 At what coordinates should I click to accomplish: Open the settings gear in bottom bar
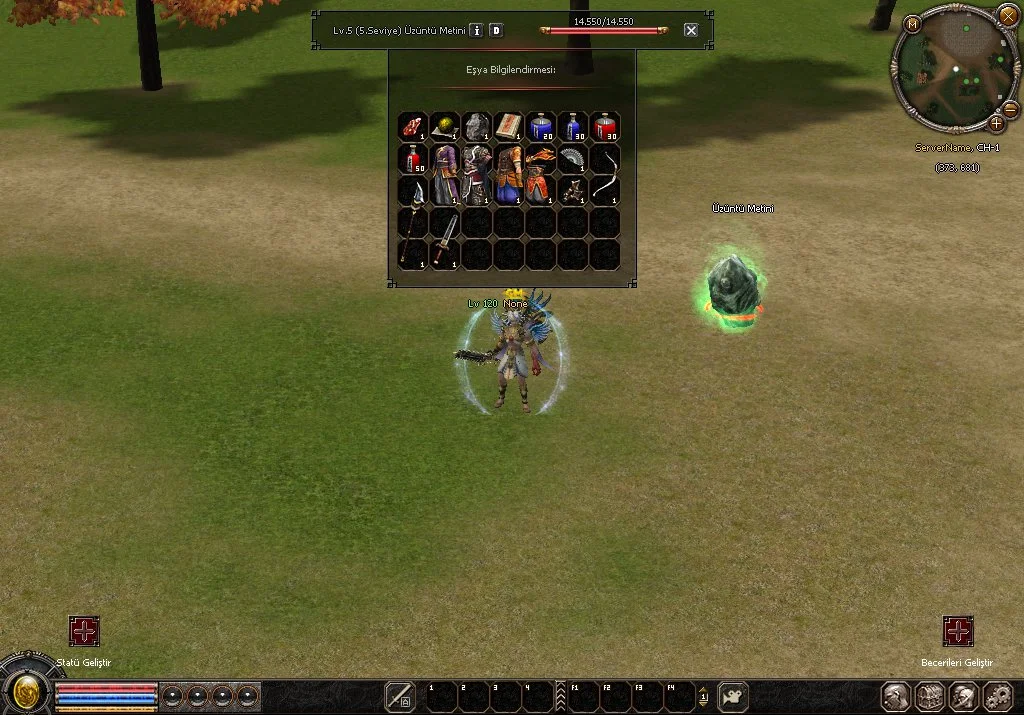pos(998,696)
